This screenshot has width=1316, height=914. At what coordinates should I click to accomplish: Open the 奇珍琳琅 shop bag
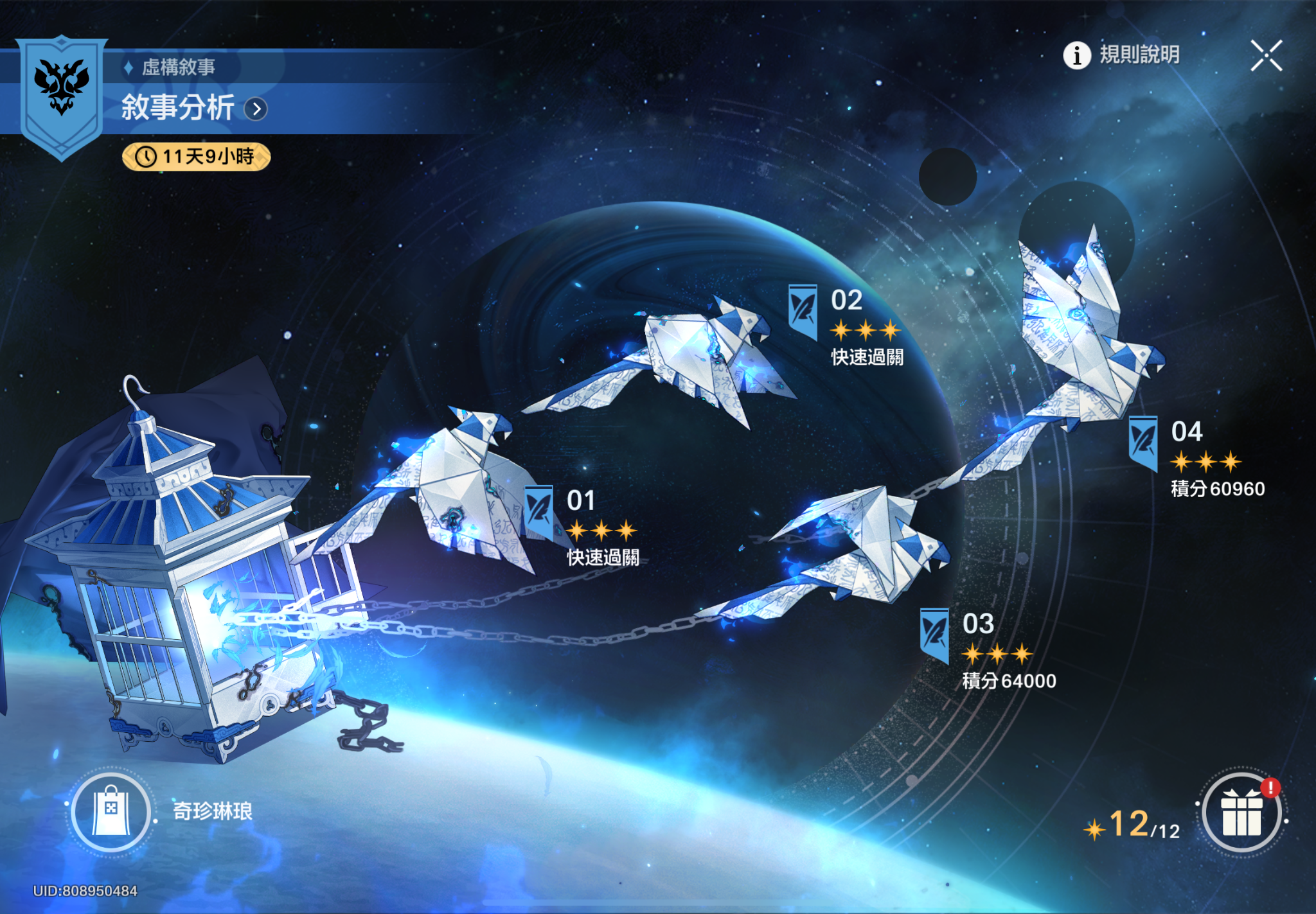tap(111, 813)
